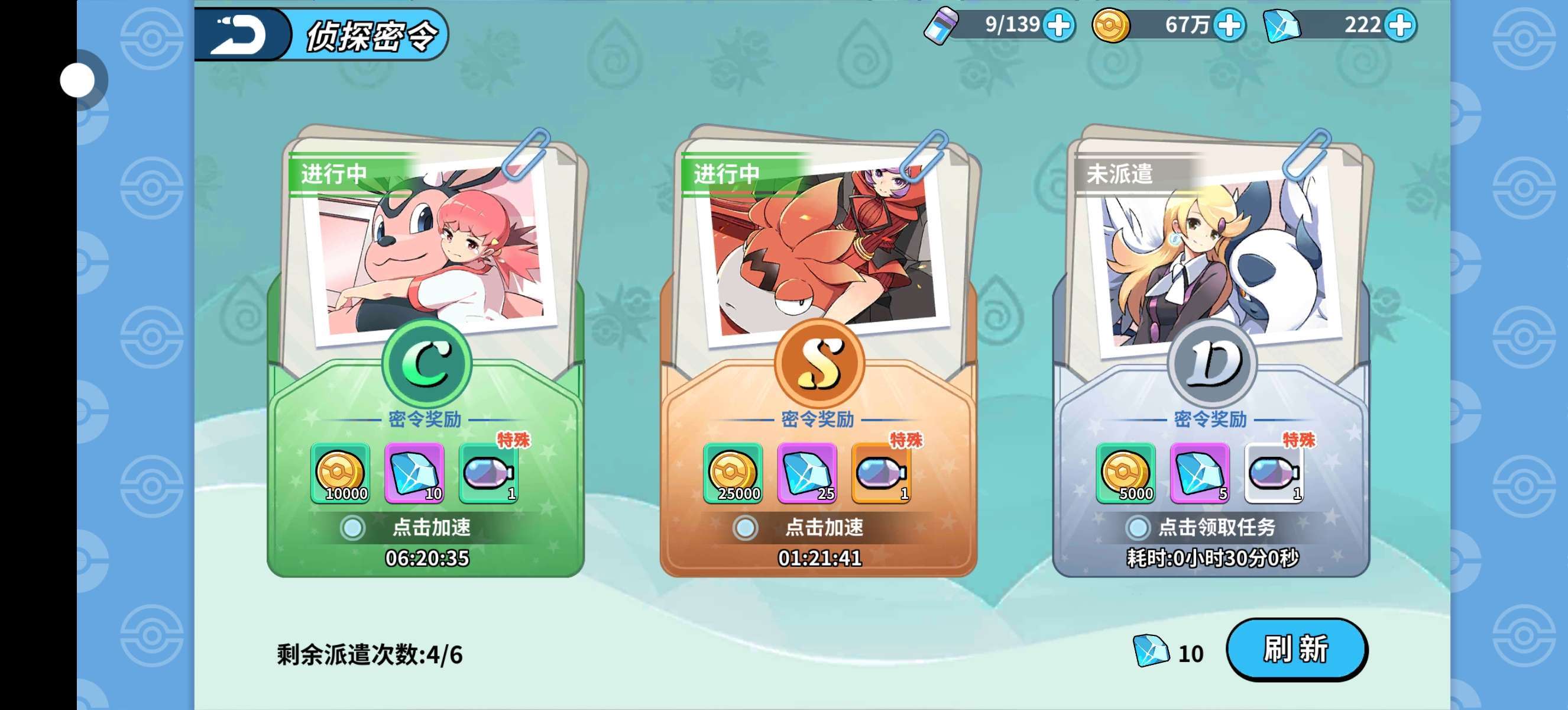The height and width of the screenshot is (710, 1568).
Task: Buy more diamonds with the plus button
Action: [1401, 25]
